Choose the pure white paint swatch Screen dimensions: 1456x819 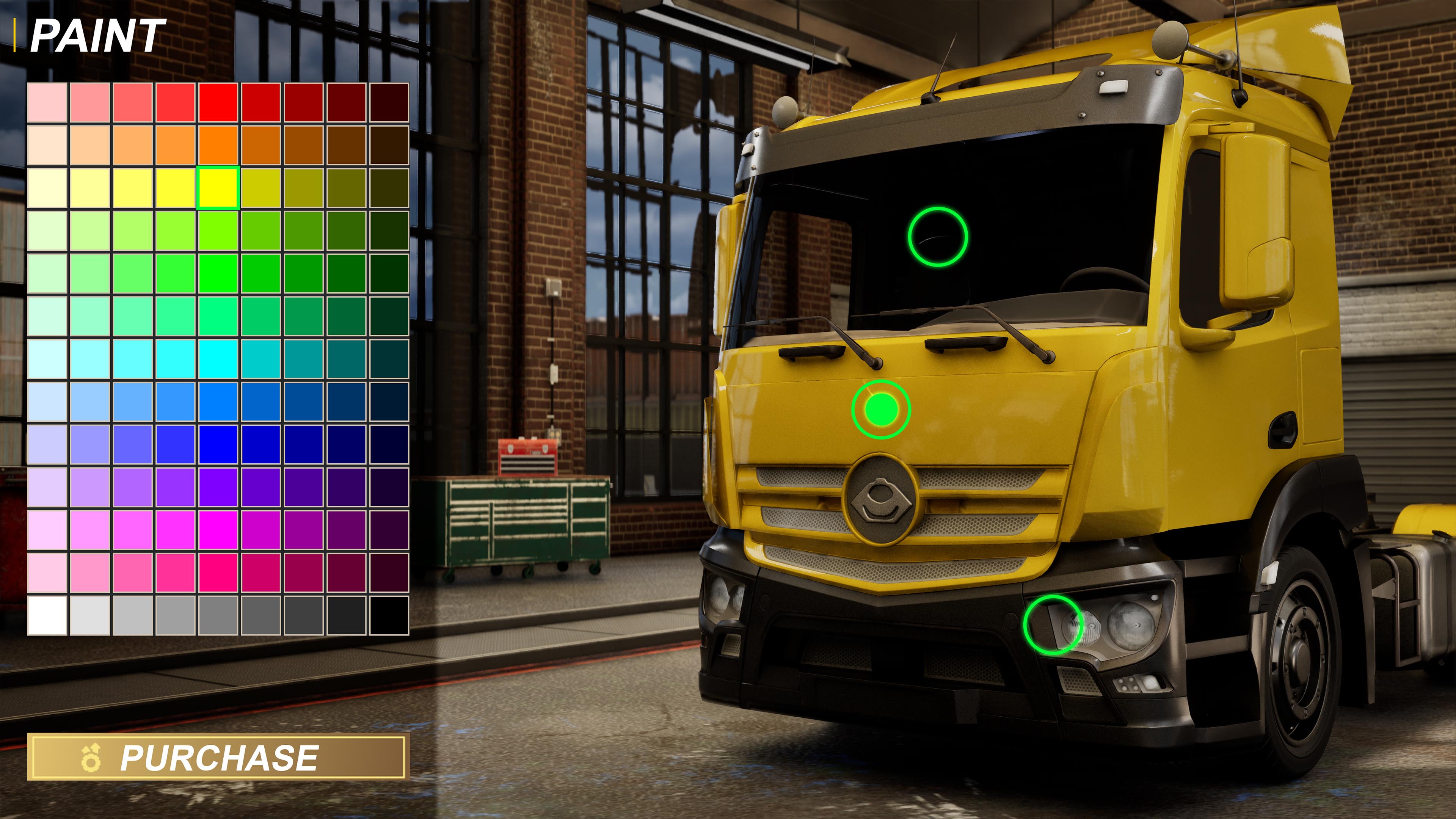(x=47, y=615)
